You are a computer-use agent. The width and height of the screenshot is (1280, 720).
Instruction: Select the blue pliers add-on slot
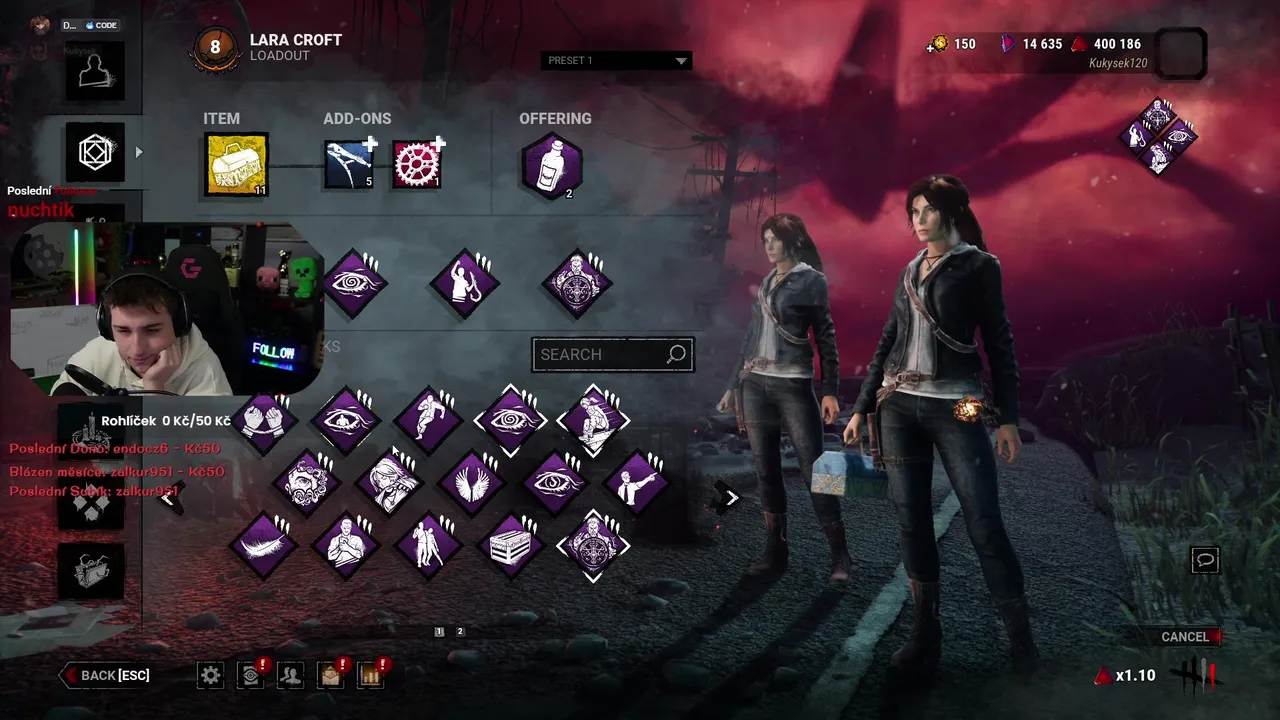point(349,164)
